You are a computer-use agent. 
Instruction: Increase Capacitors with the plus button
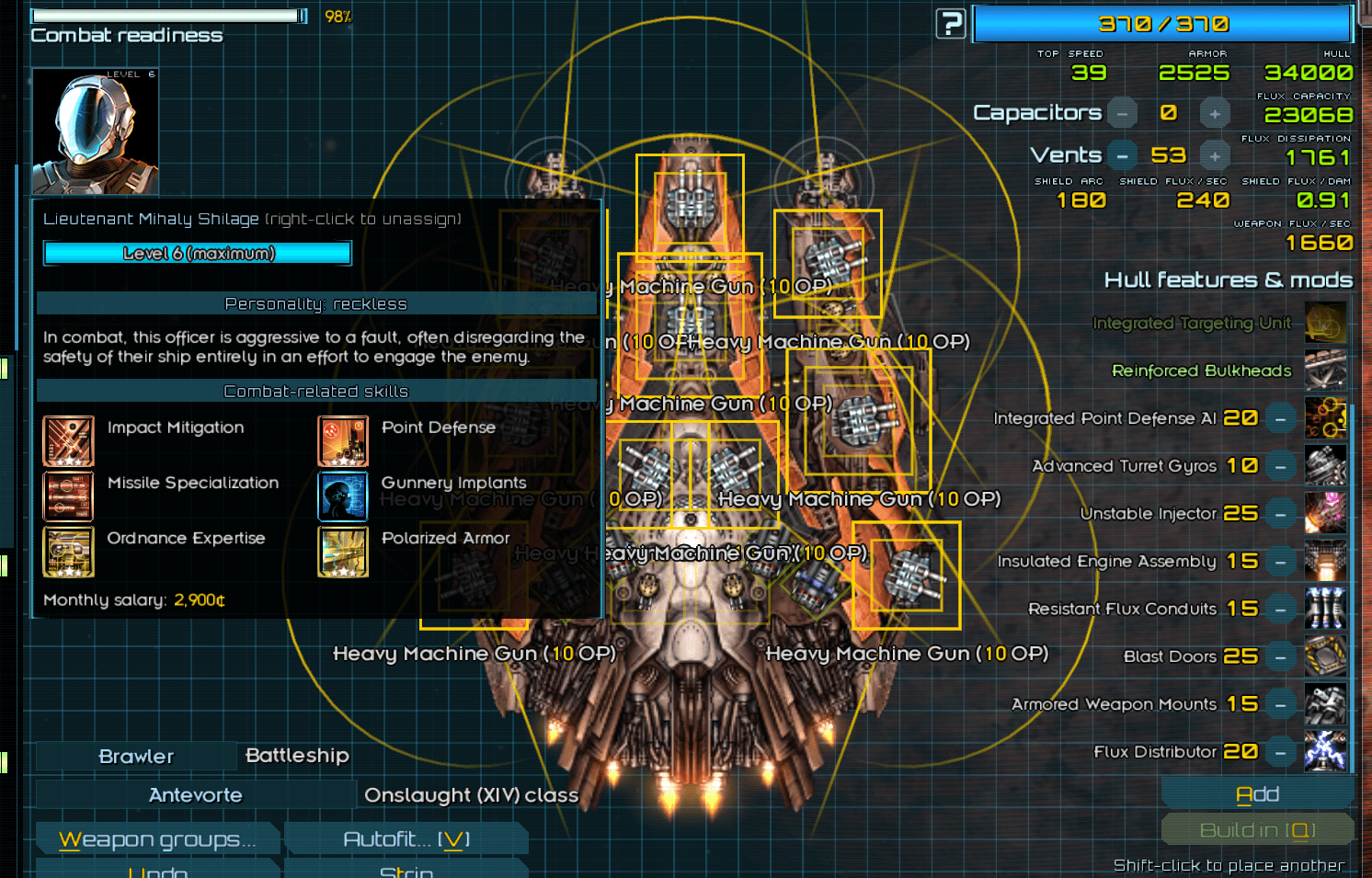tap(1215, 112)
